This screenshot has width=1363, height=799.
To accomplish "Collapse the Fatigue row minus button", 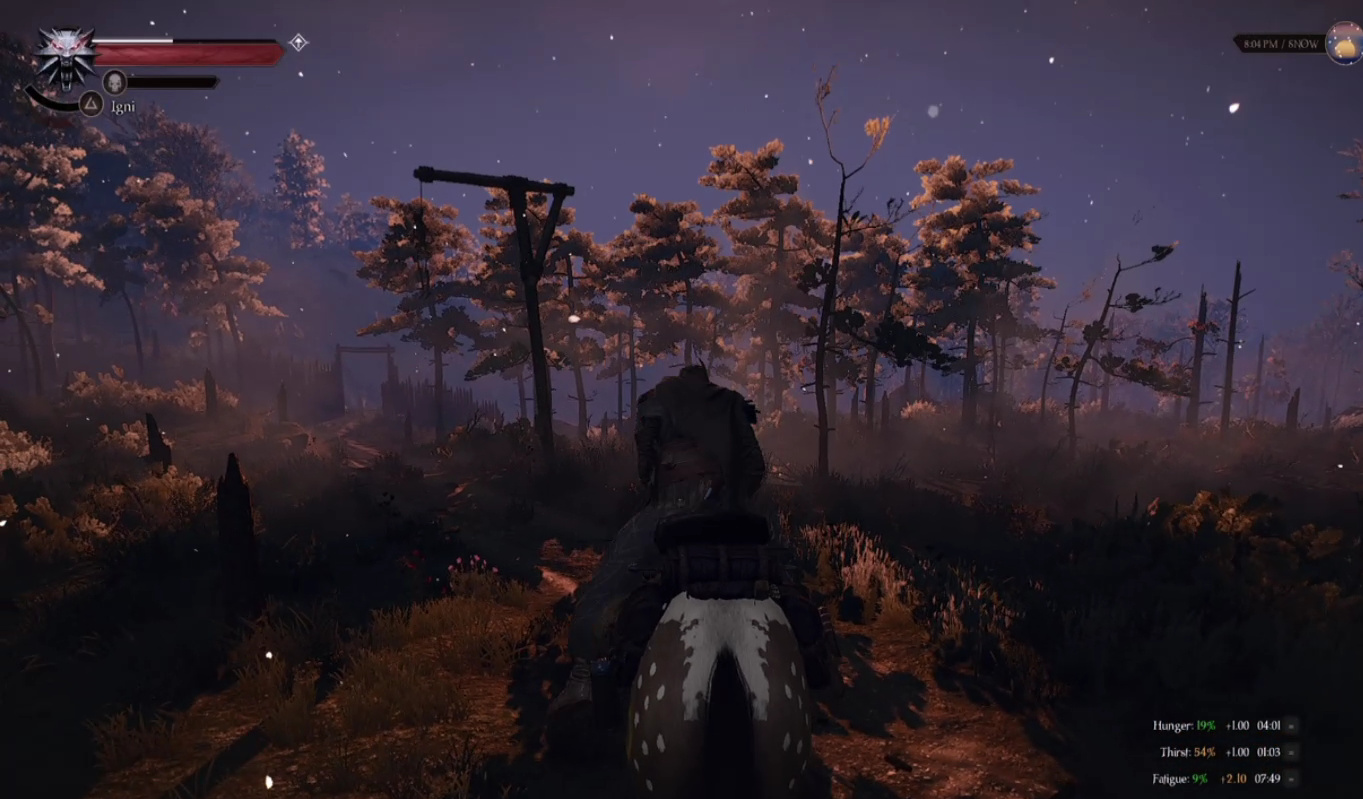I will click(x=1292, y=778).
